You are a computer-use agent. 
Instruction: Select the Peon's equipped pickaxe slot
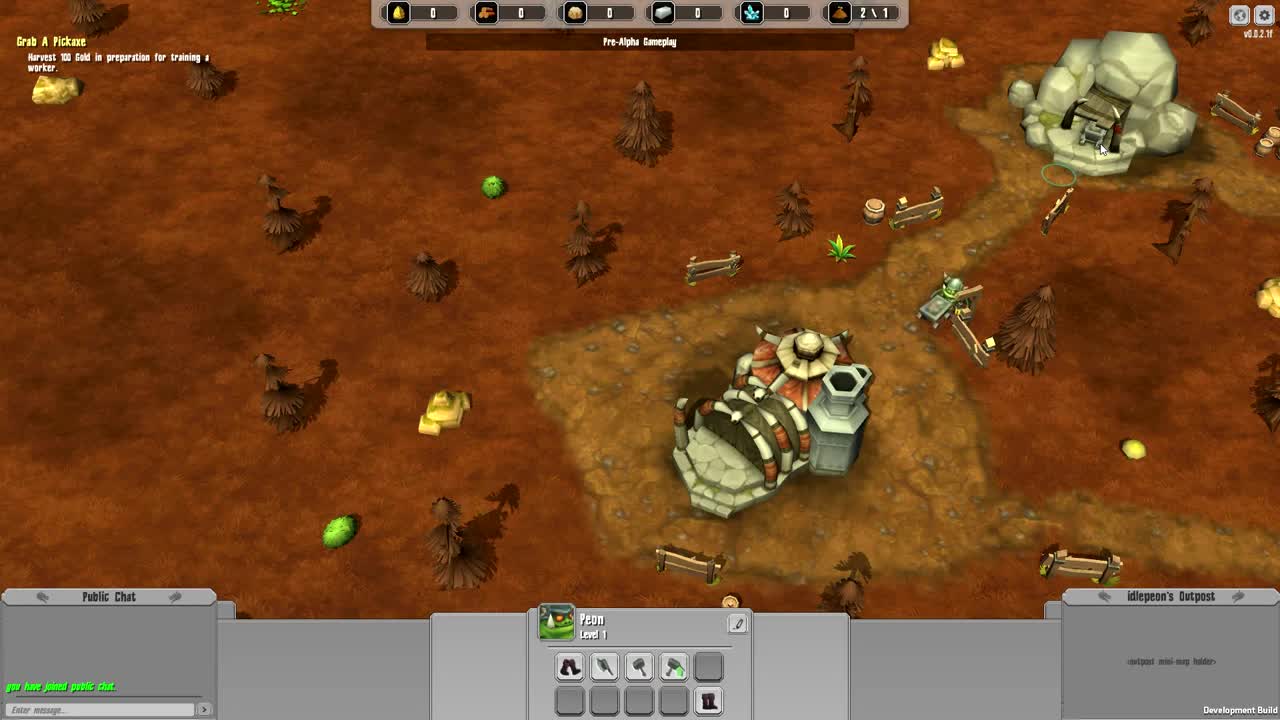click(604, 666)
